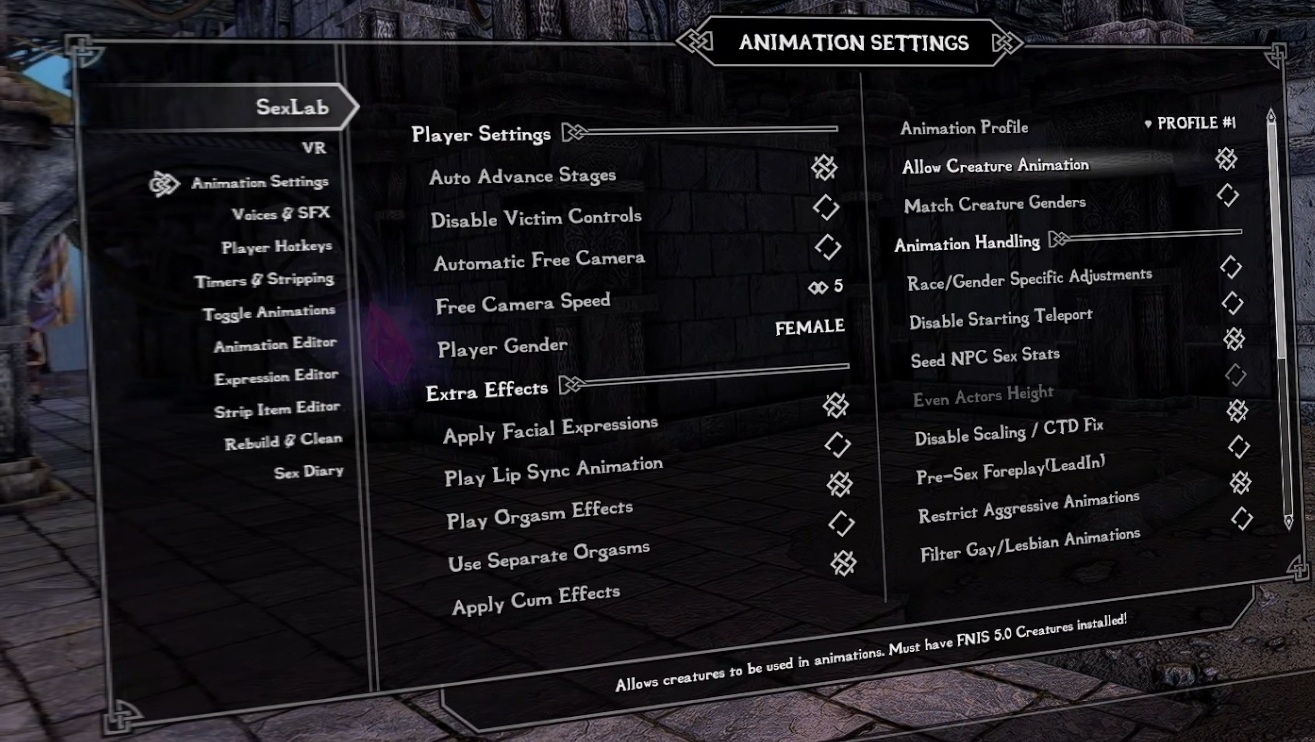Image resolution: width=1315 pixels, height=742 pixels.
Task: Enable Match Creature Genders
Action: [1231, 195]
